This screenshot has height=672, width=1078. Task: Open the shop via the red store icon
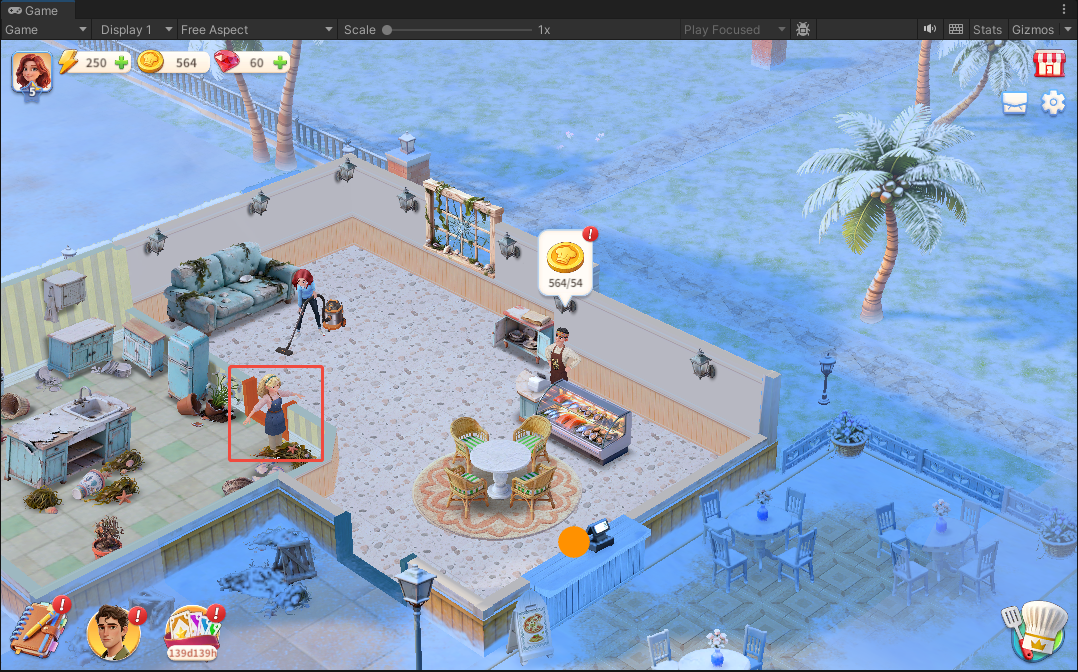[x=1048, y=64]
